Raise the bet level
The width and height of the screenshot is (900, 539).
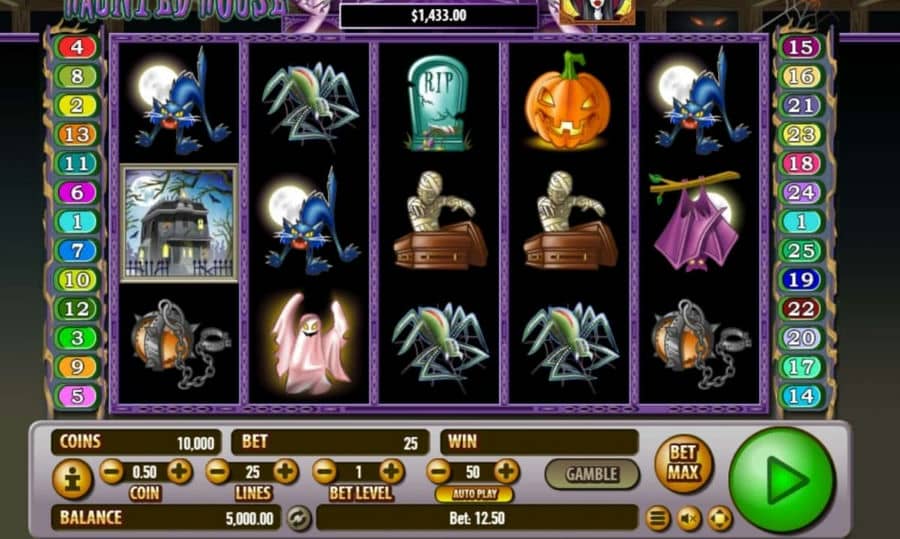pos(391,471)
